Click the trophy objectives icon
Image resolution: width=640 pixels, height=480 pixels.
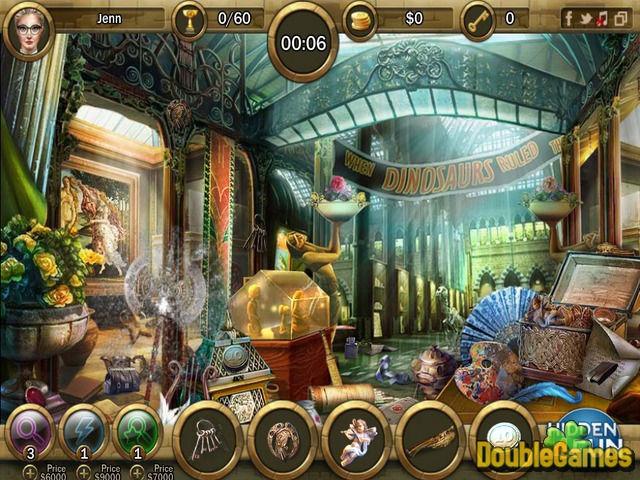point(189,18)
